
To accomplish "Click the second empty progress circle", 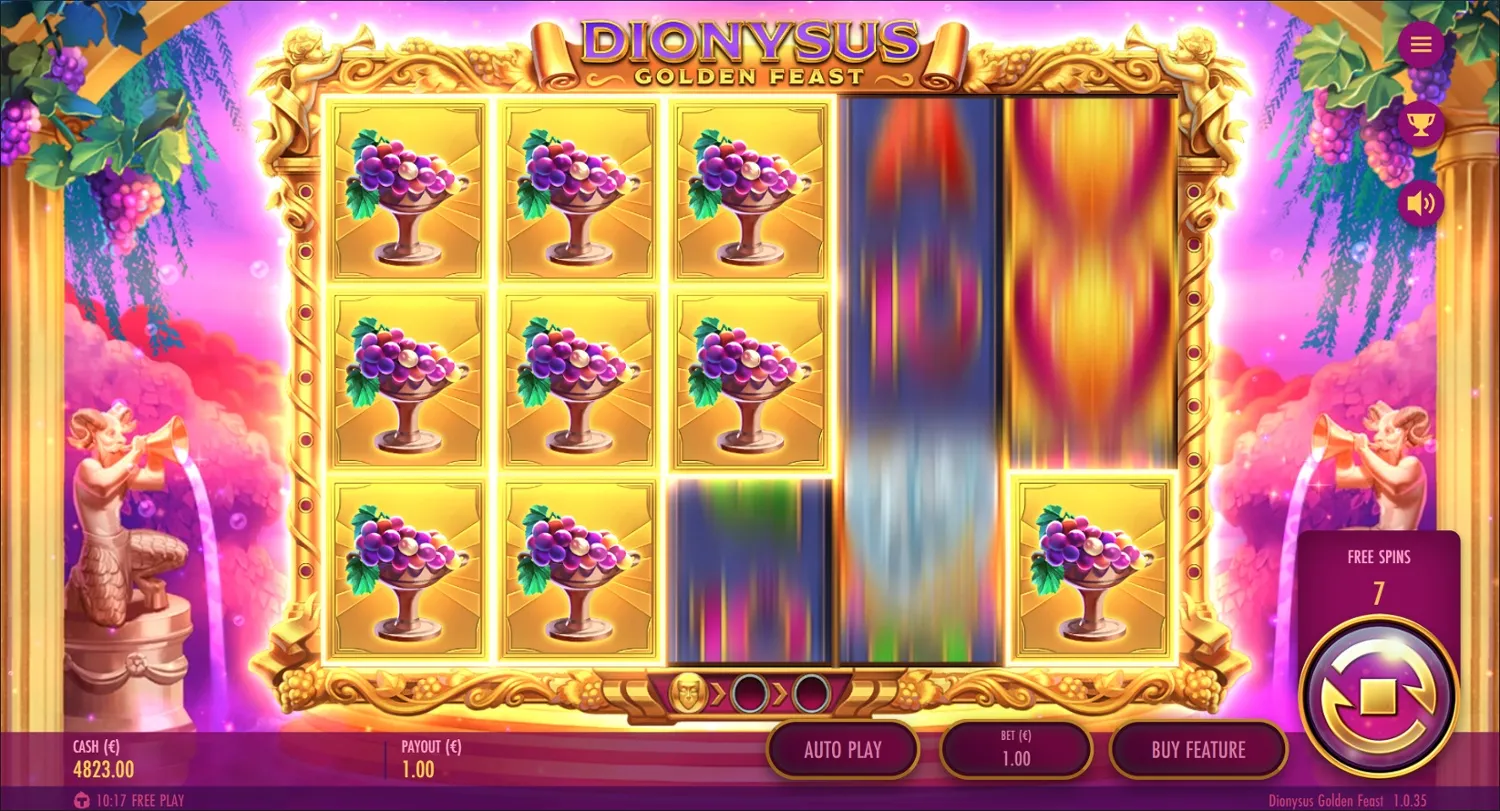I will [810, 692].
